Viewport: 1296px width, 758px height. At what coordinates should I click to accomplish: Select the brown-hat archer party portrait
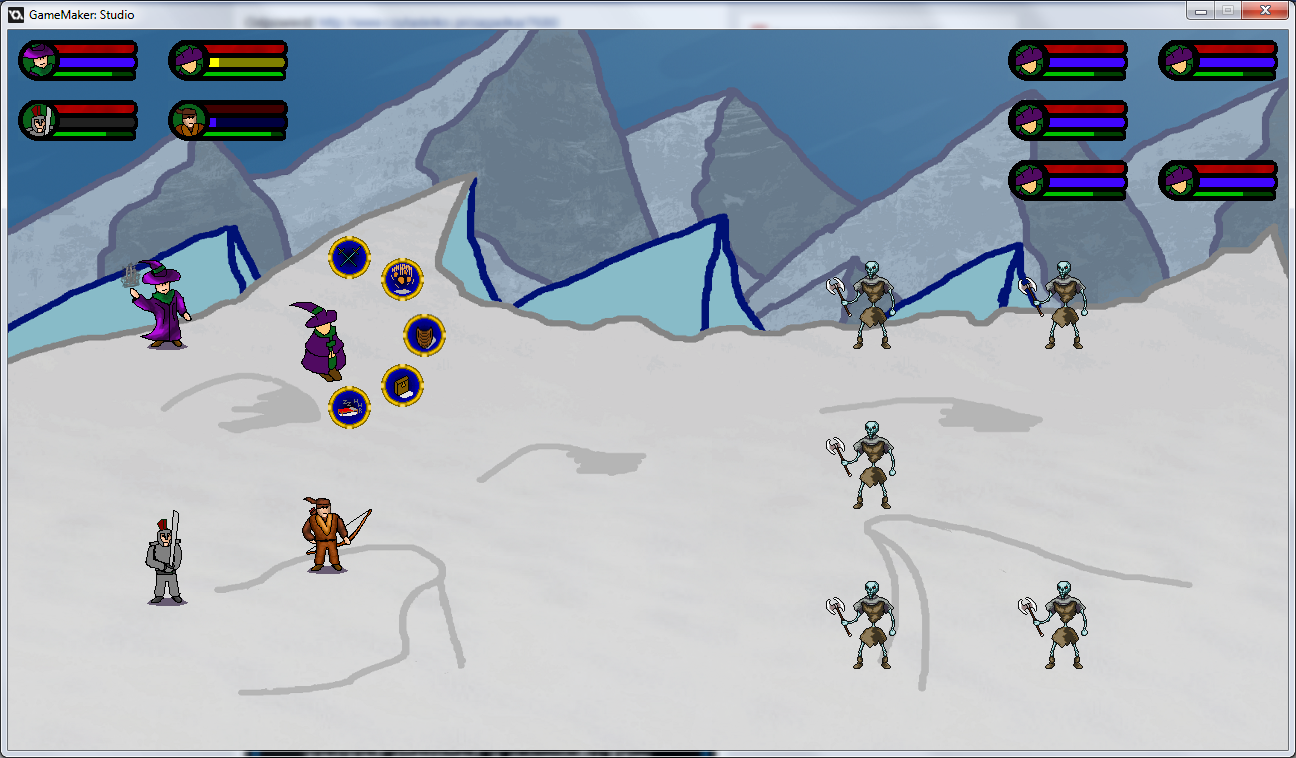188,121
